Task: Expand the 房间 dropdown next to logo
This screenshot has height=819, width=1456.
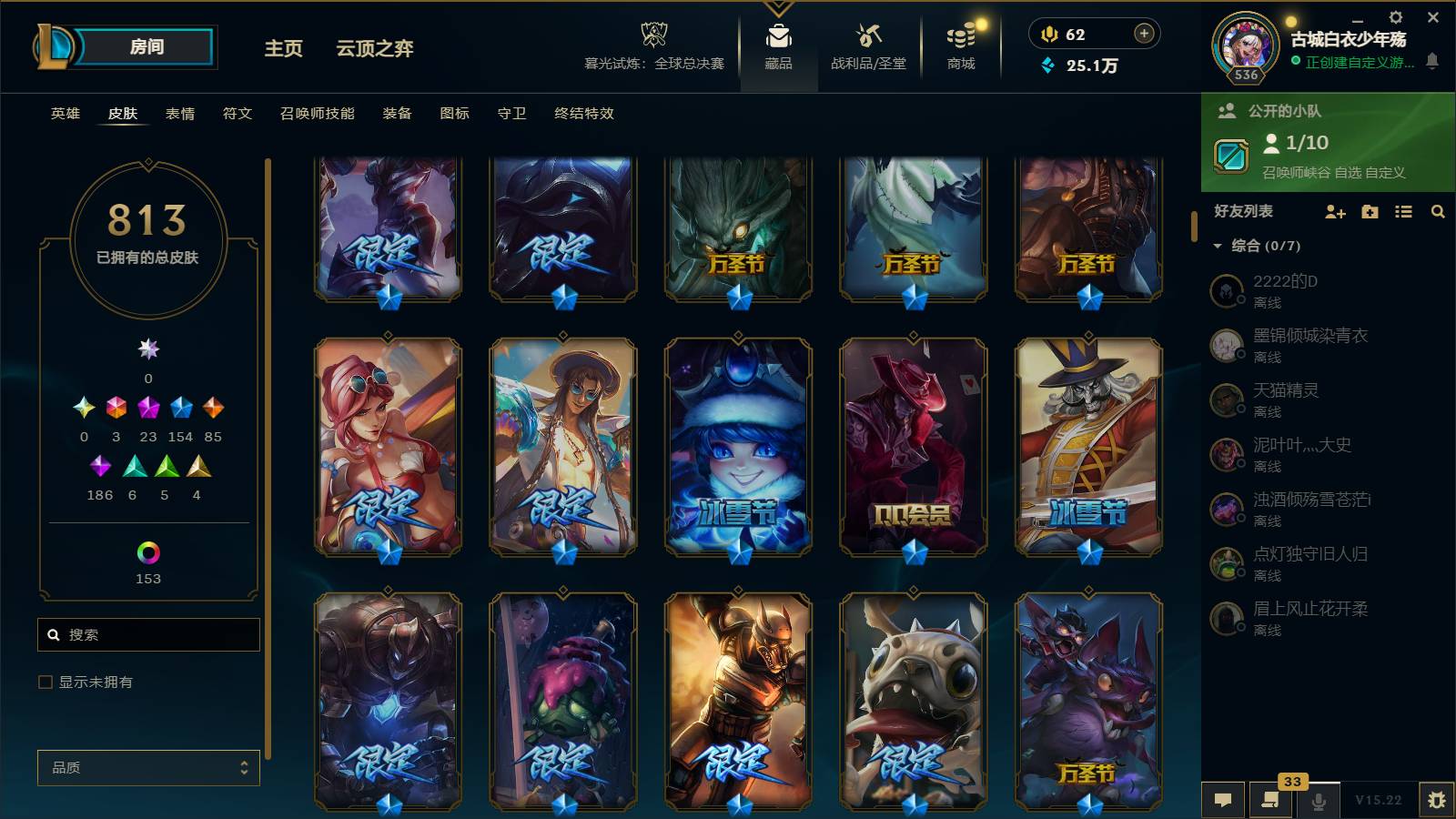Action: 148,46
